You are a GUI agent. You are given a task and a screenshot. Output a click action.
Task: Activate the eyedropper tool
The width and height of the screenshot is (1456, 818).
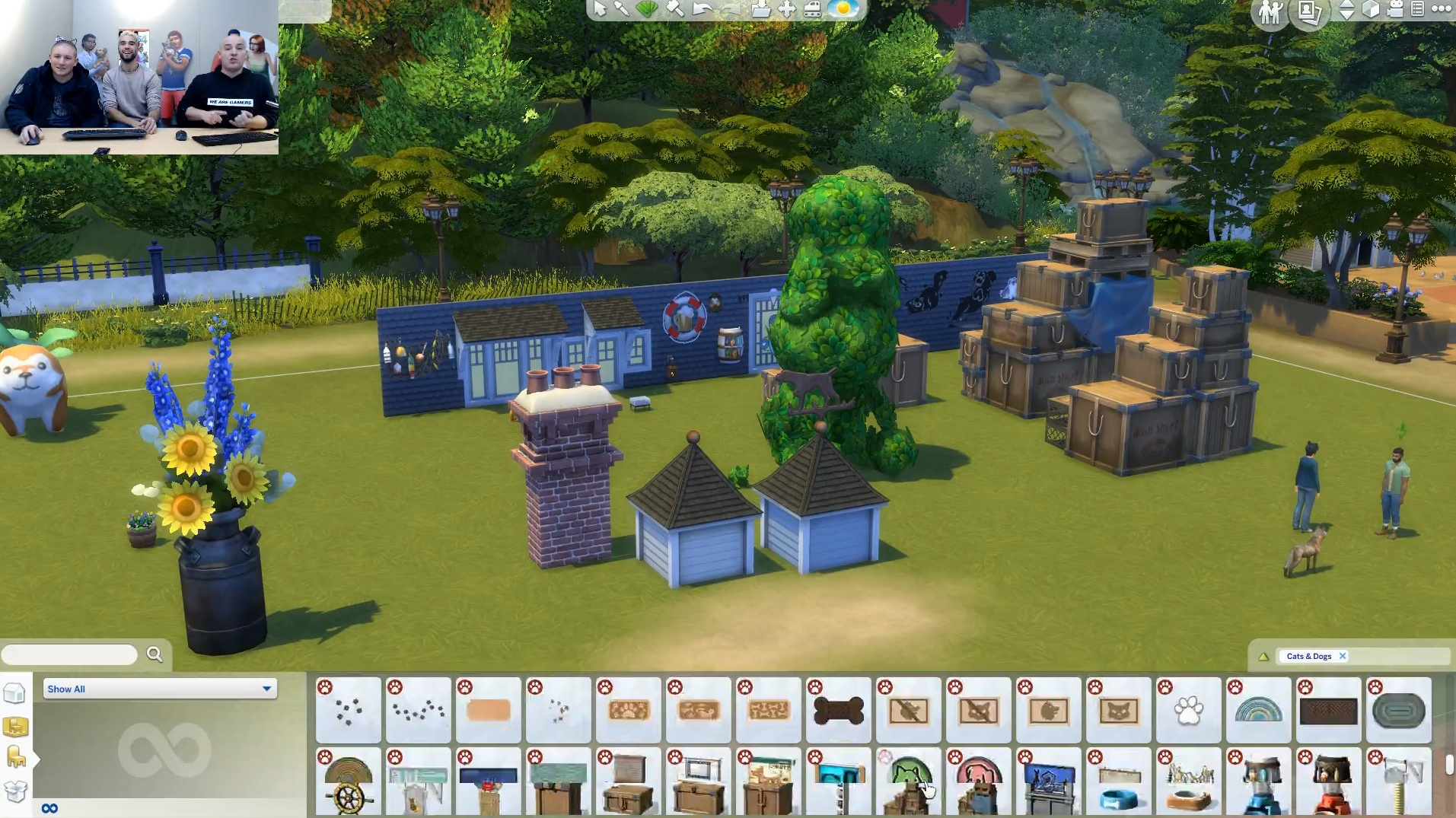(622, 8)
